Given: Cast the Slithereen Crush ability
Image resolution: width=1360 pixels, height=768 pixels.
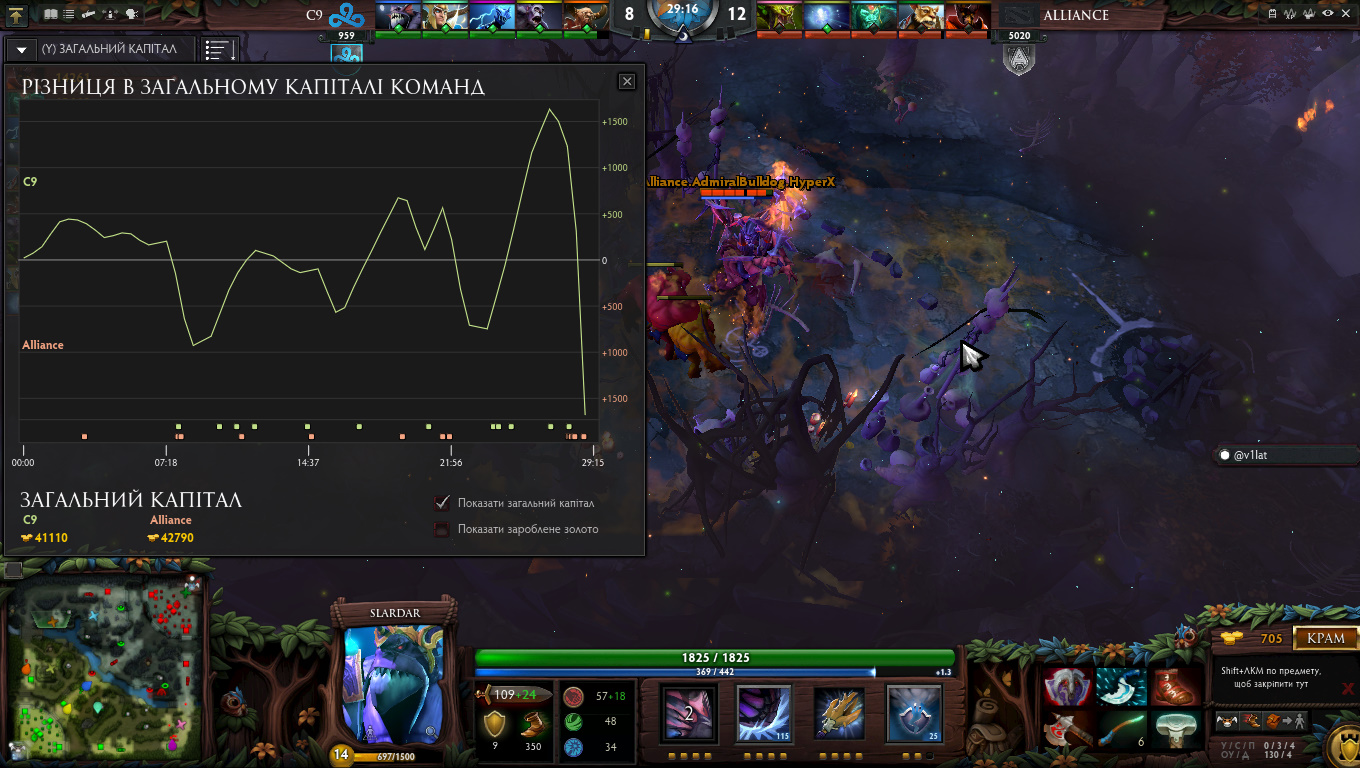Looking at the screenshot, I should (765, 712).
